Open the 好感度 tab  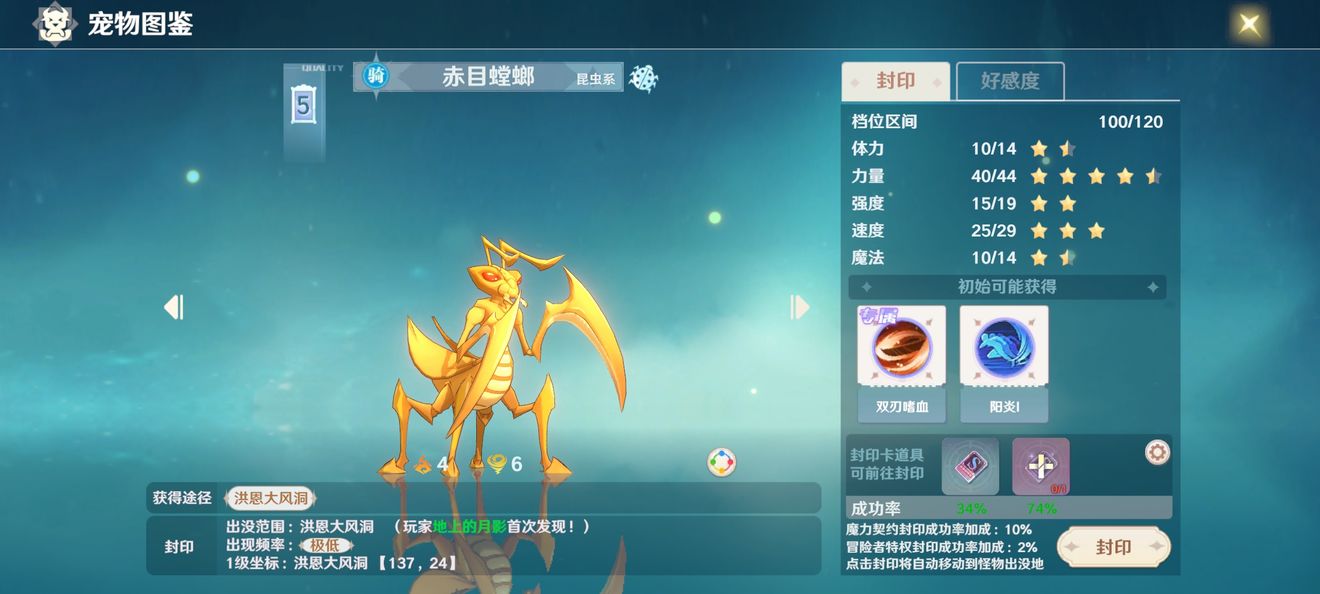tap(1010, 81)
